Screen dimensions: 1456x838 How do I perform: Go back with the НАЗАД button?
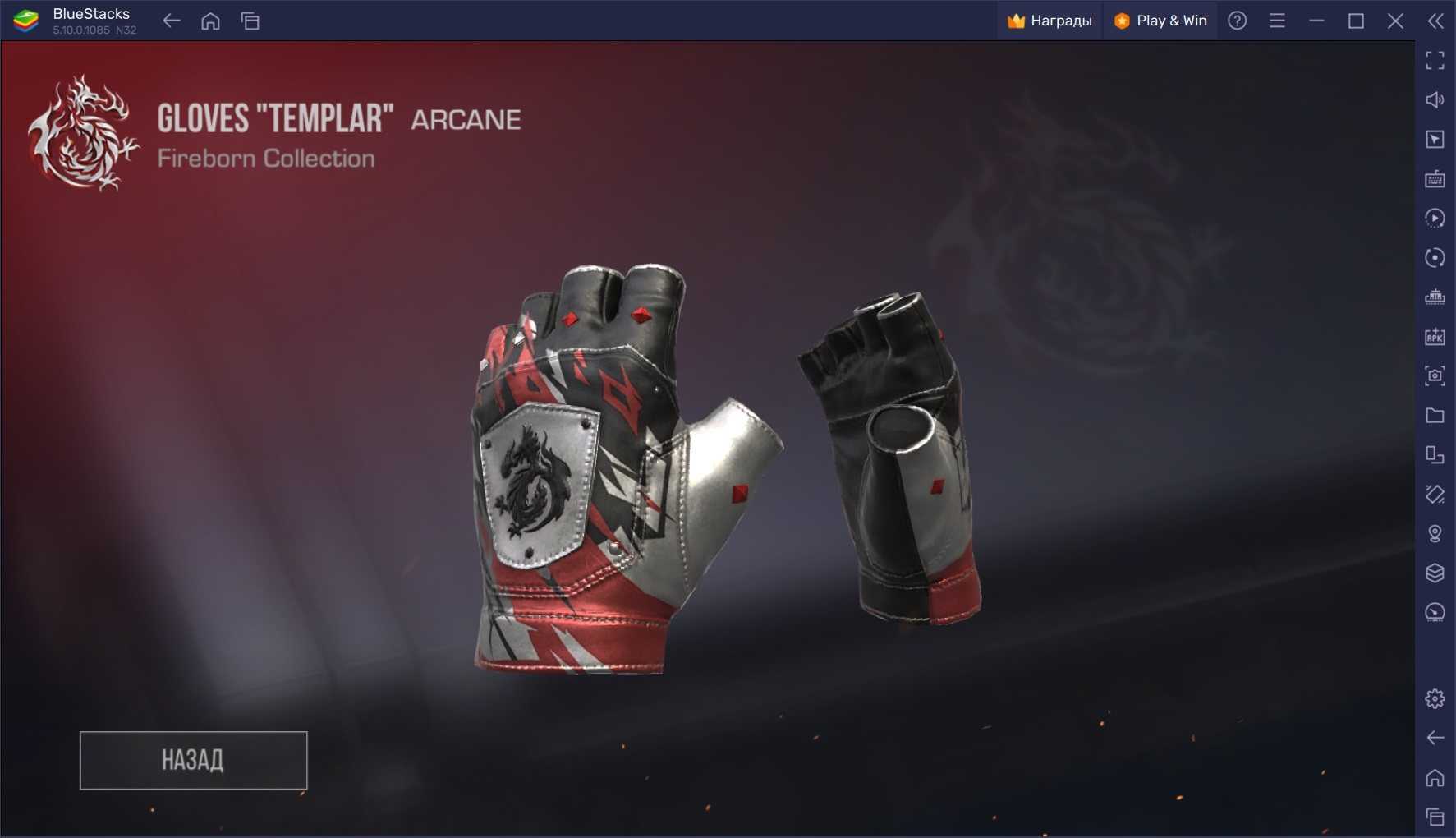(193, 760)
